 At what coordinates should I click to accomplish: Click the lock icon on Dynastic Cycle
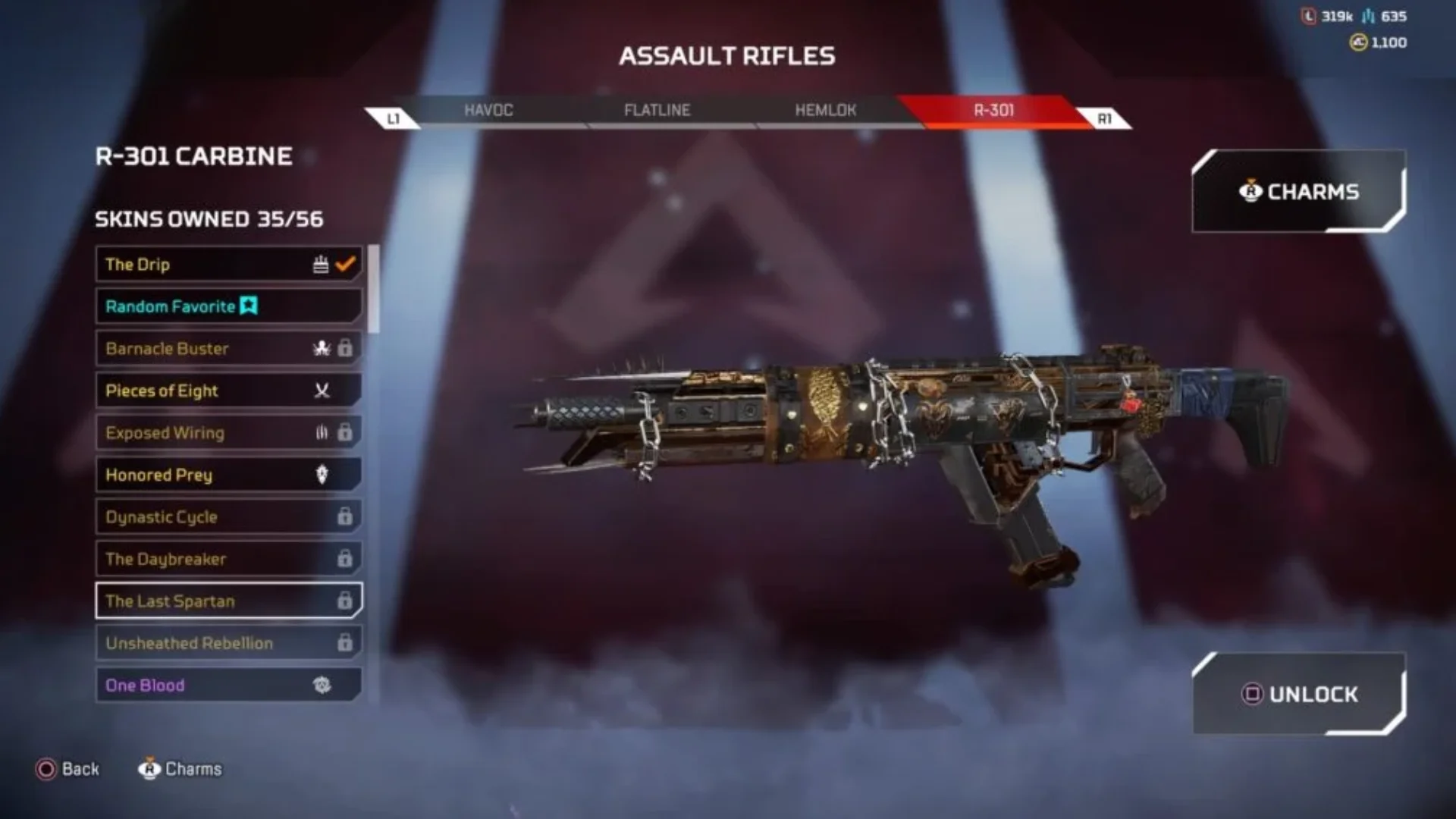click(346, 516)
